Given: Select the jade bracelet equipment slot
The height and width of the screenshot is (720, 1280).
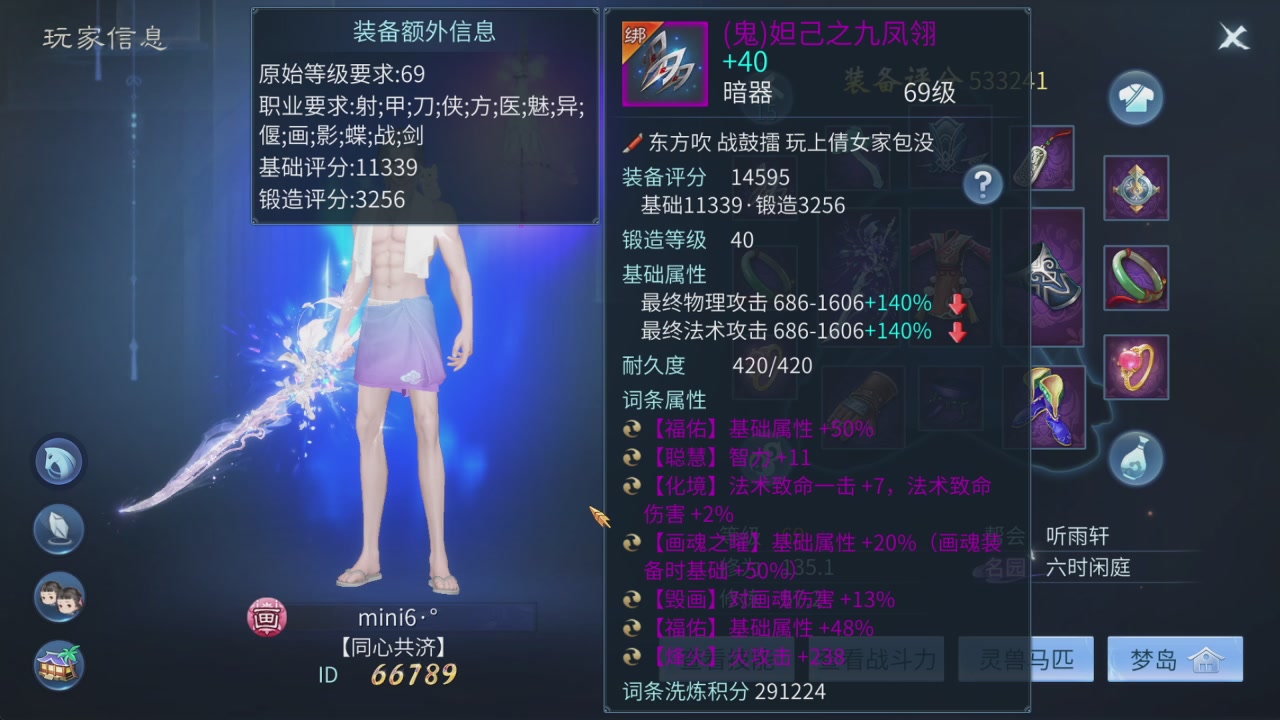Looking at the screenshot, I should [x=1136, y=276].
